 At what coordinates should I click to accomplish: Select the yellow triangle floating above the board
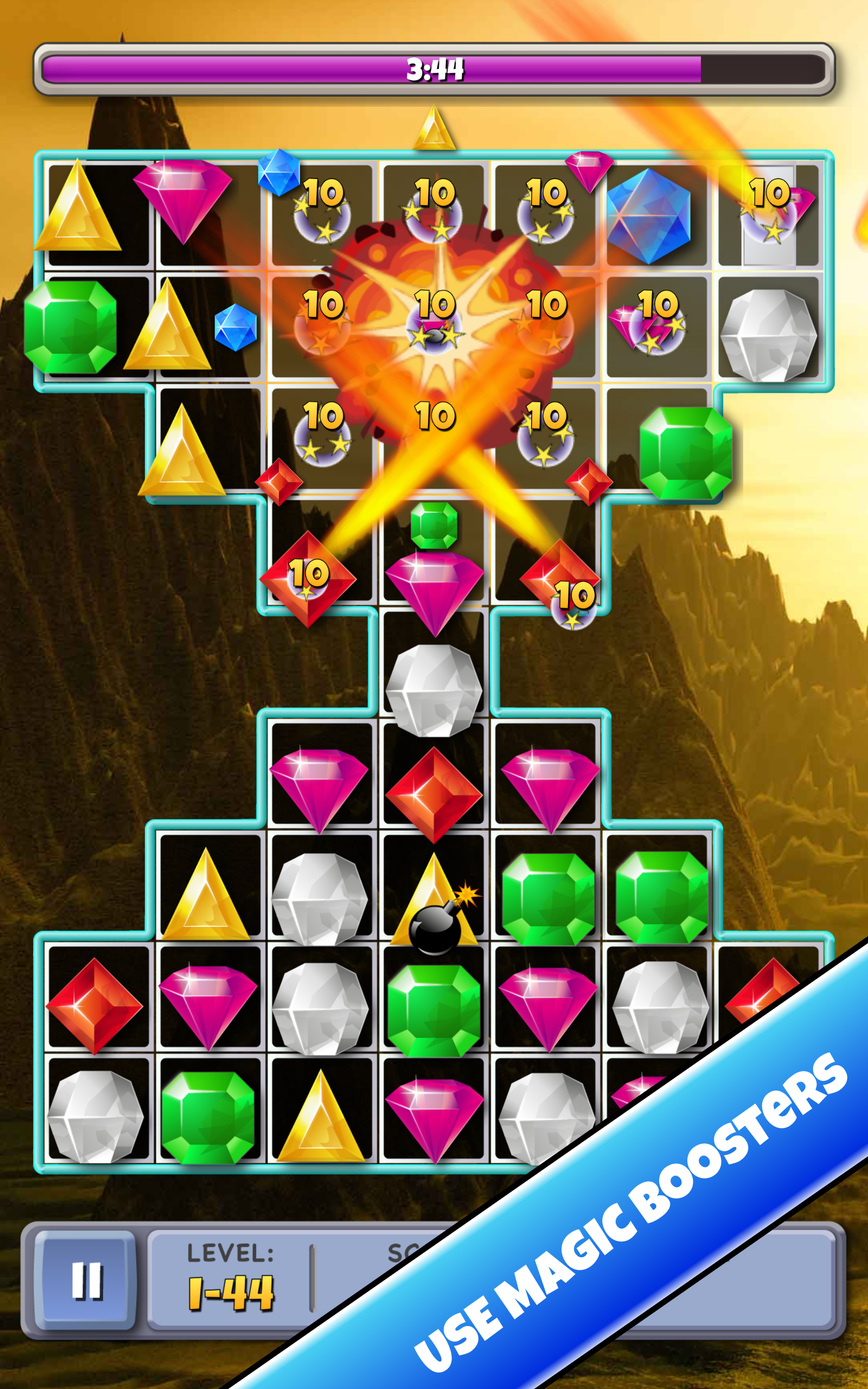435,132
